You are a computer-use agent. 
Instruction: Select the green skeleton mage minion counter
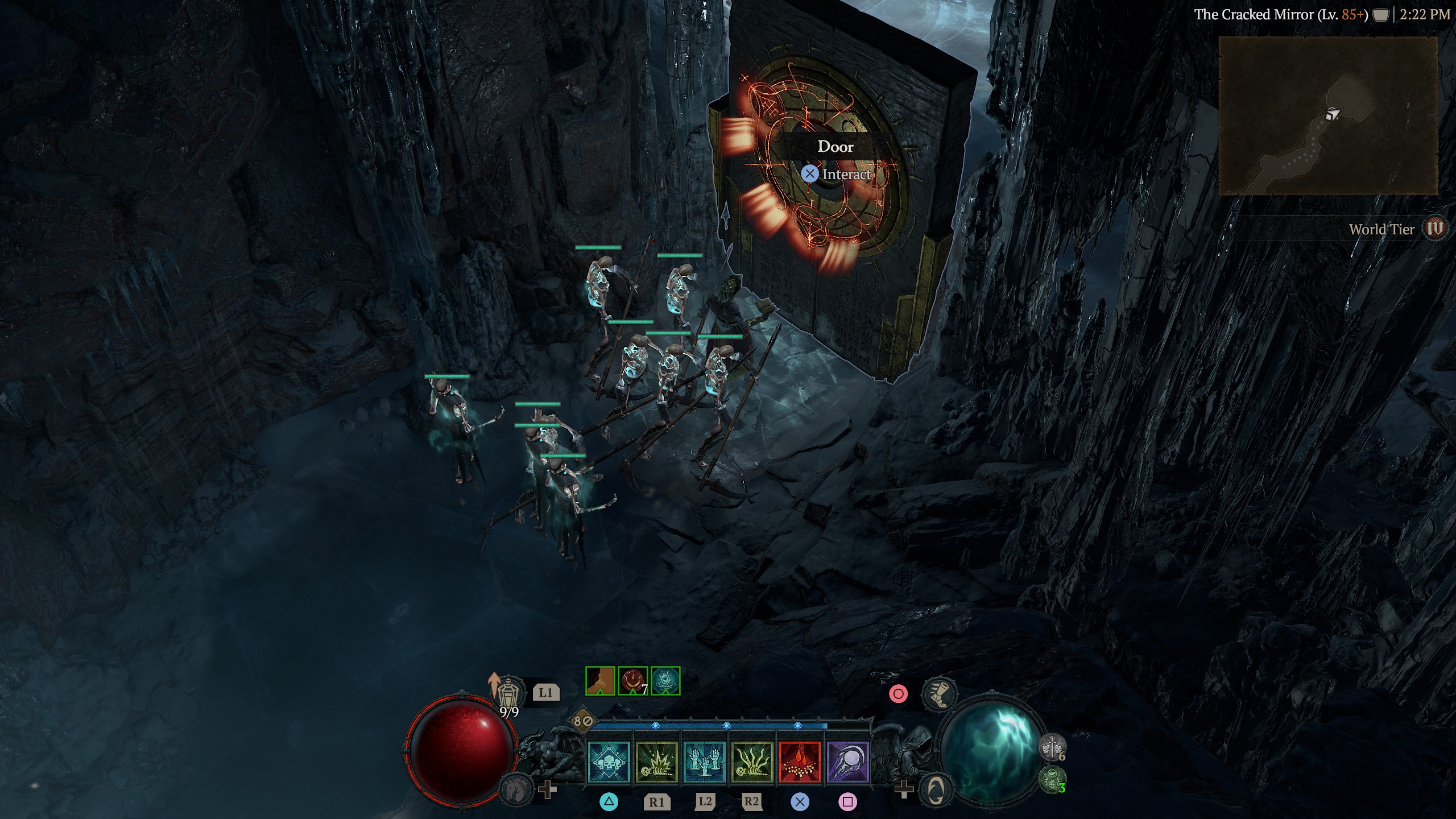click(x=1052, y=779)
